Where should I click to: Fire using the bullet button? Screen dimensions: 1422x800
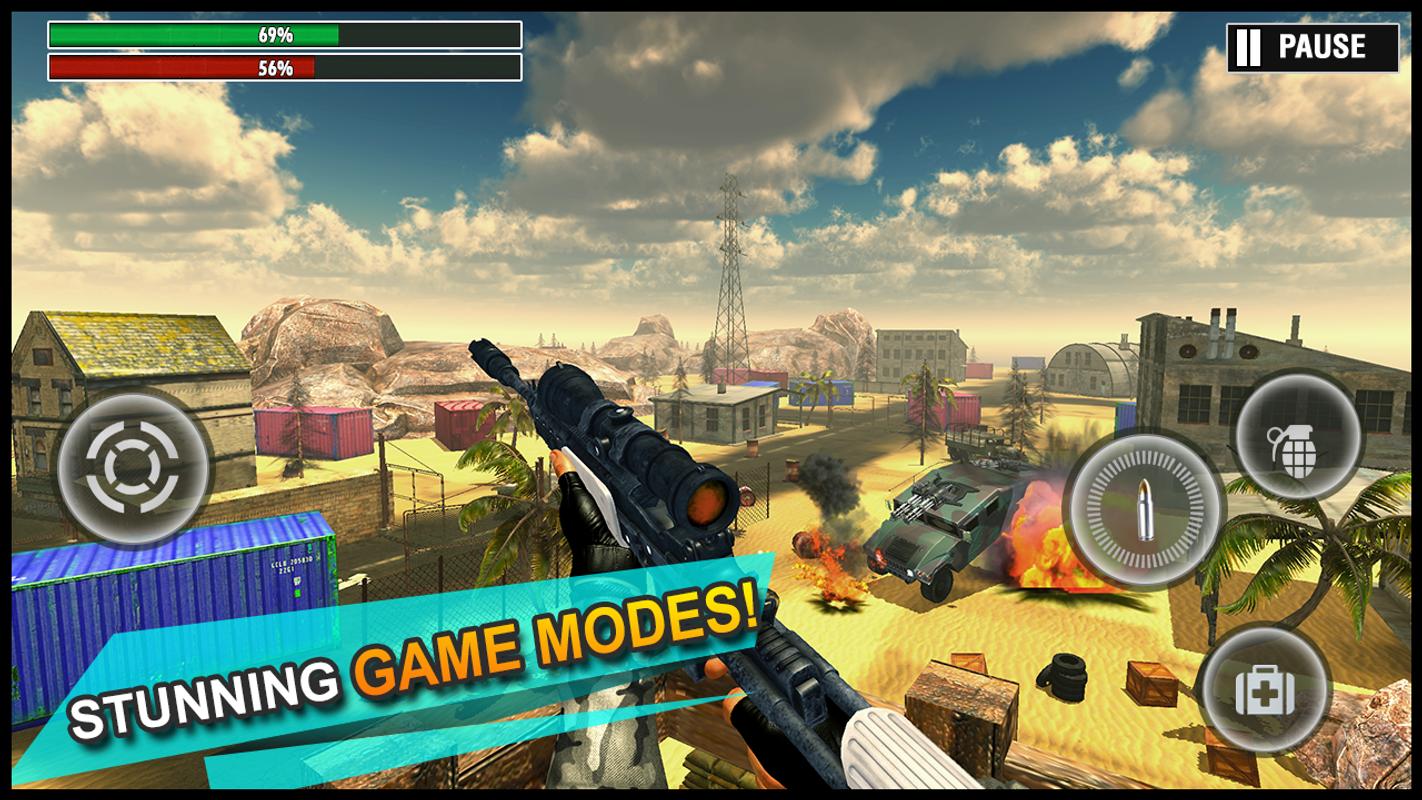[1145, 512]
